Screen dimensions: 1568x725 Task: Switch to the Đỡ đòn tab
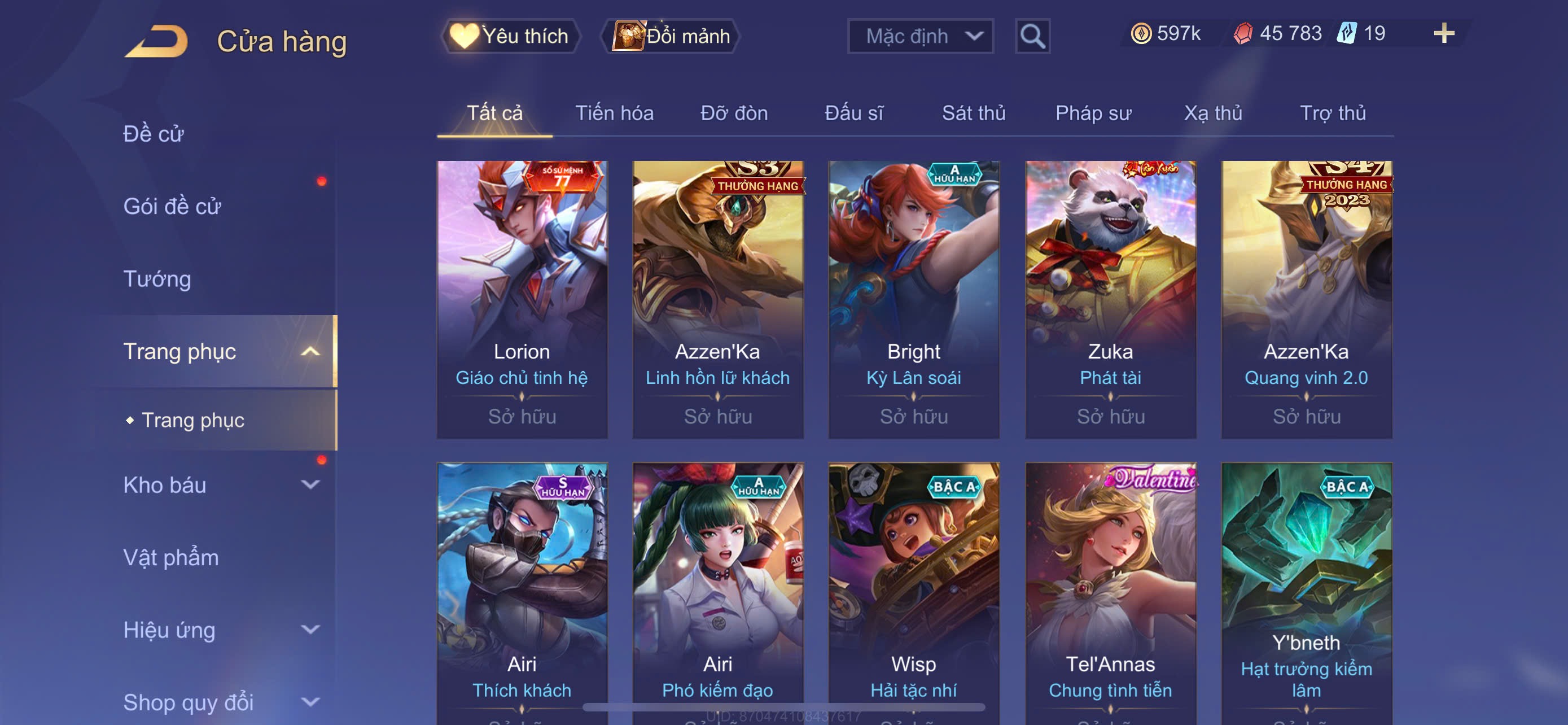733,113
